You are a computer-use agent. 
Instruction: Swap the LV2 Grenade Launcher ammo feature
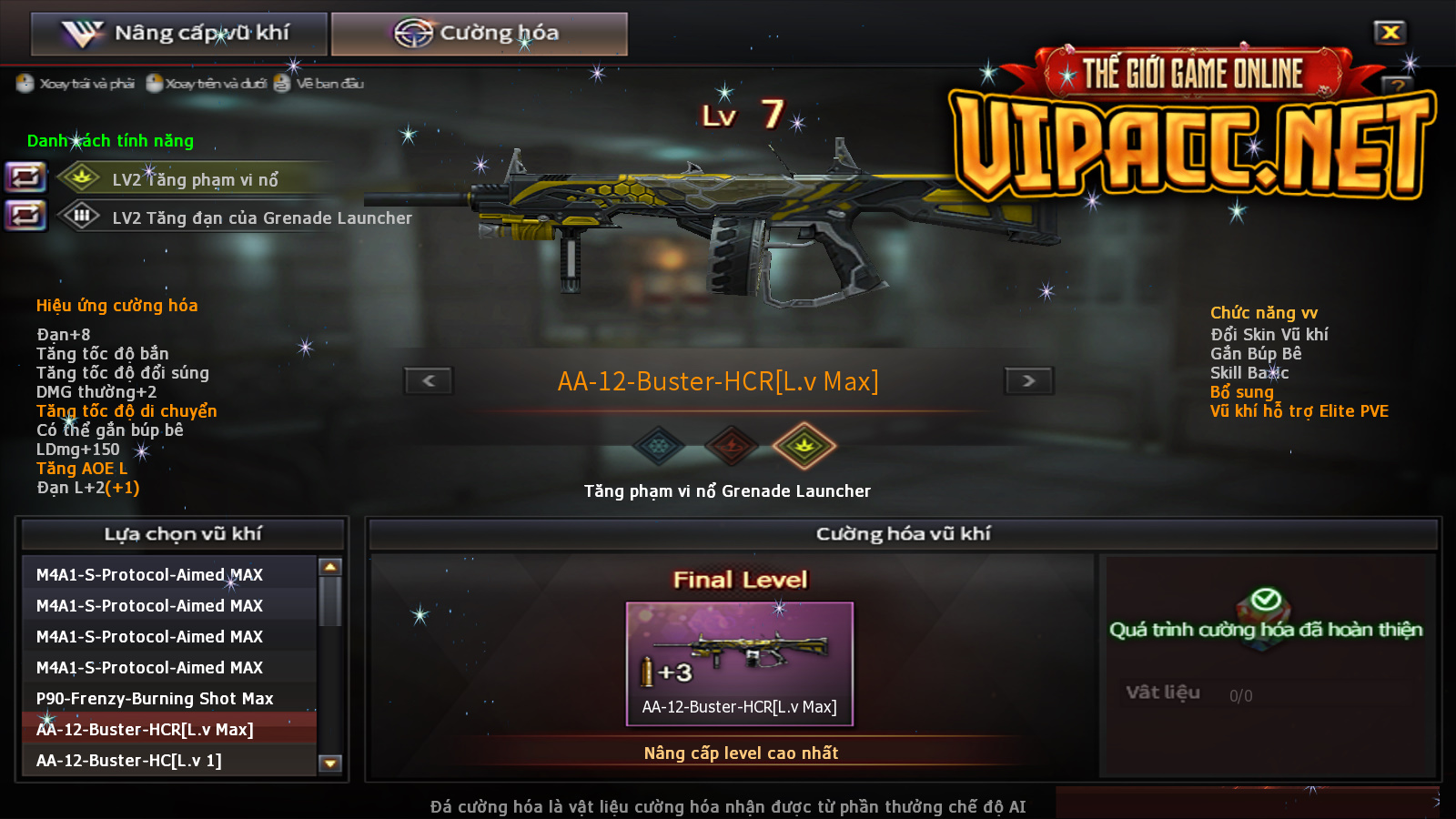pos(25,215)
